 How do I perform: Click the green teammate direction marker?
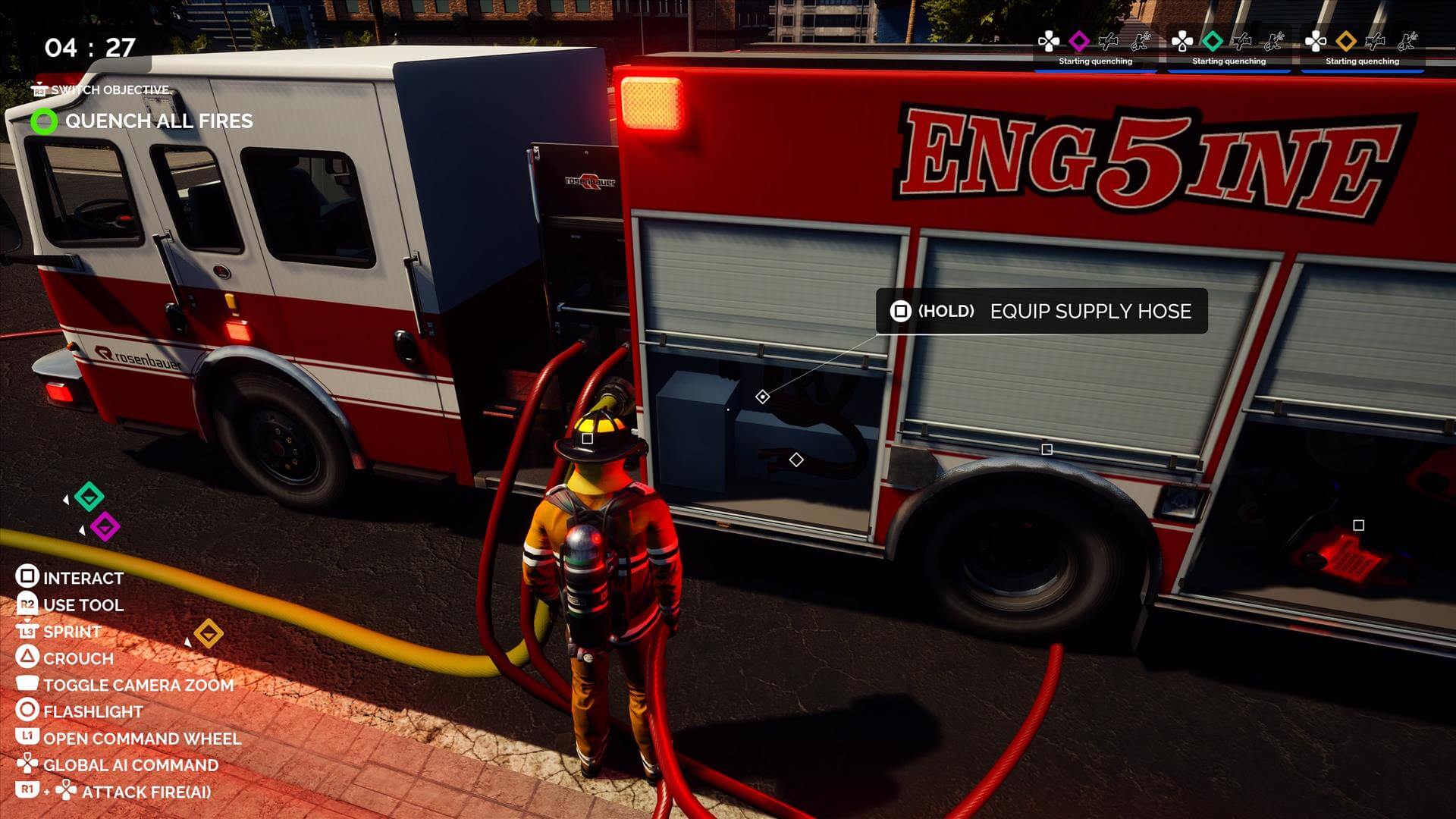pos(89,497)
